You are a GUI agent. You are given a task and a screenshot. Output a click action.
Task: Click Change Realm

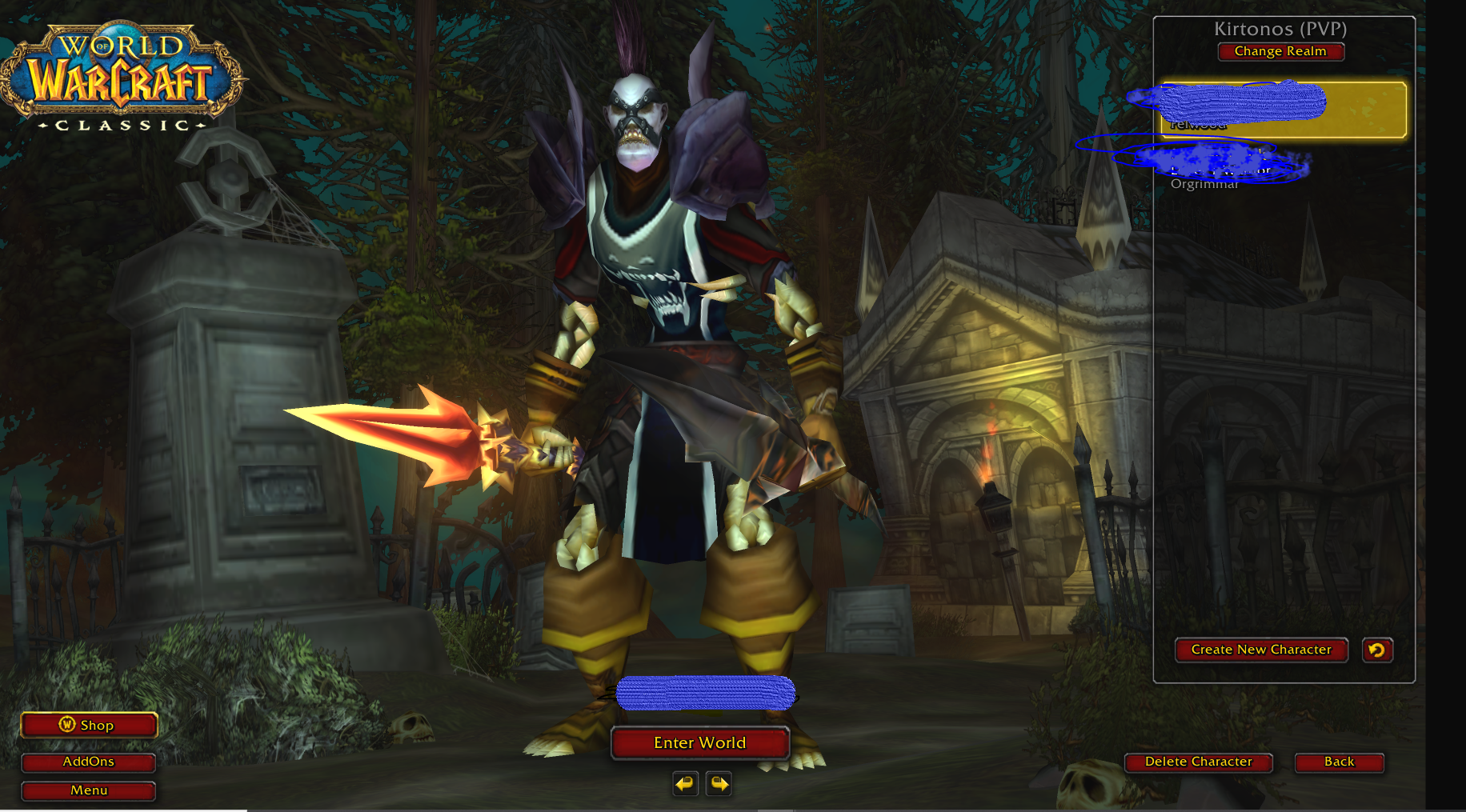(x=1280, y=51)
